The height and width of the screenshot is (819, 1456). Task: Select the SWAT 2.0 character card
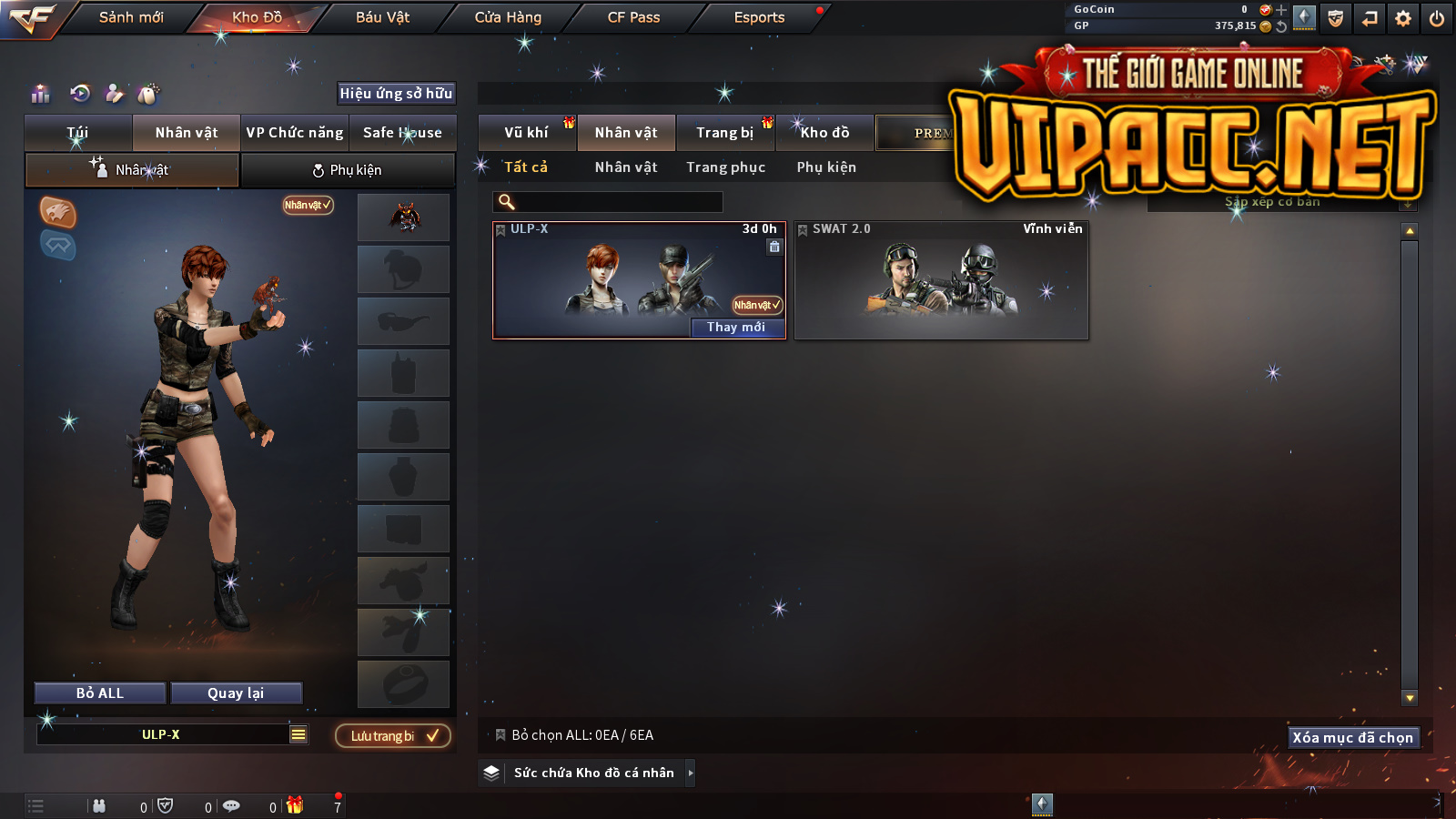(x=941, y=280)
